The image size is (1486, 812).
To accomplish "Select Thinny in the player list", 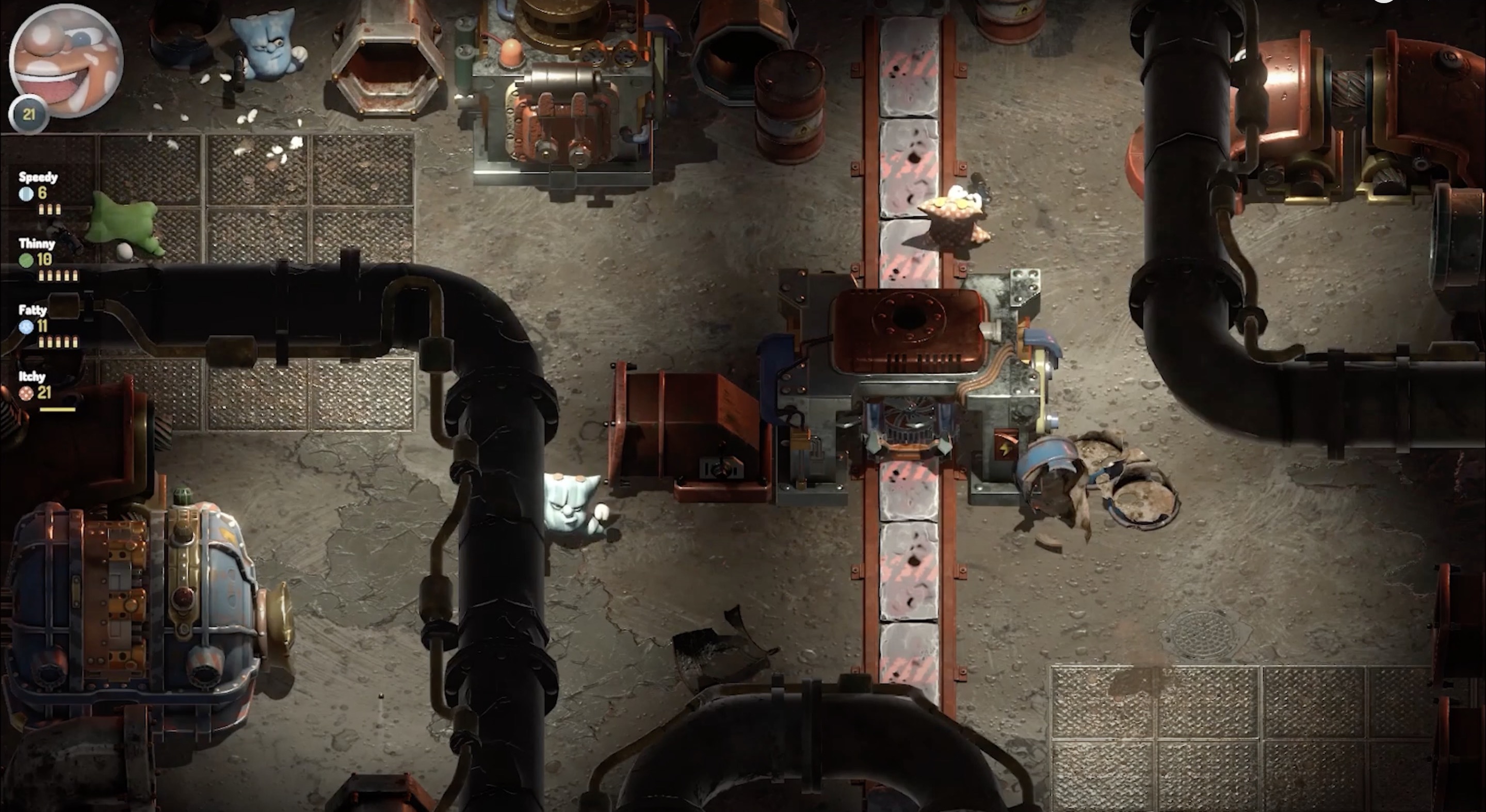I will point(37,244).
